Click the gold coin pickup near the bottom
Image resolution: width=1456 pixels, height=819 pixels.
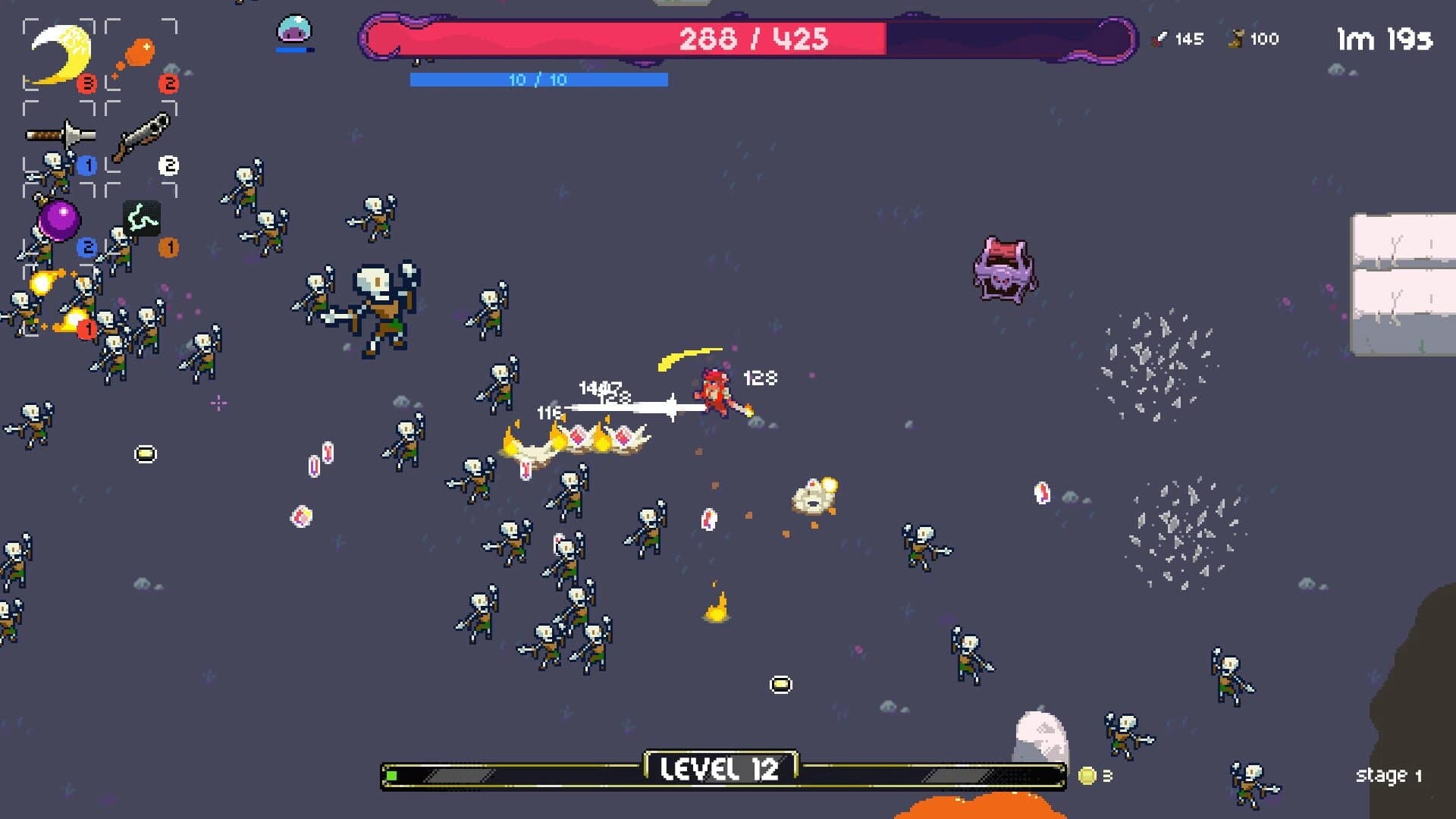coord(780,683)
